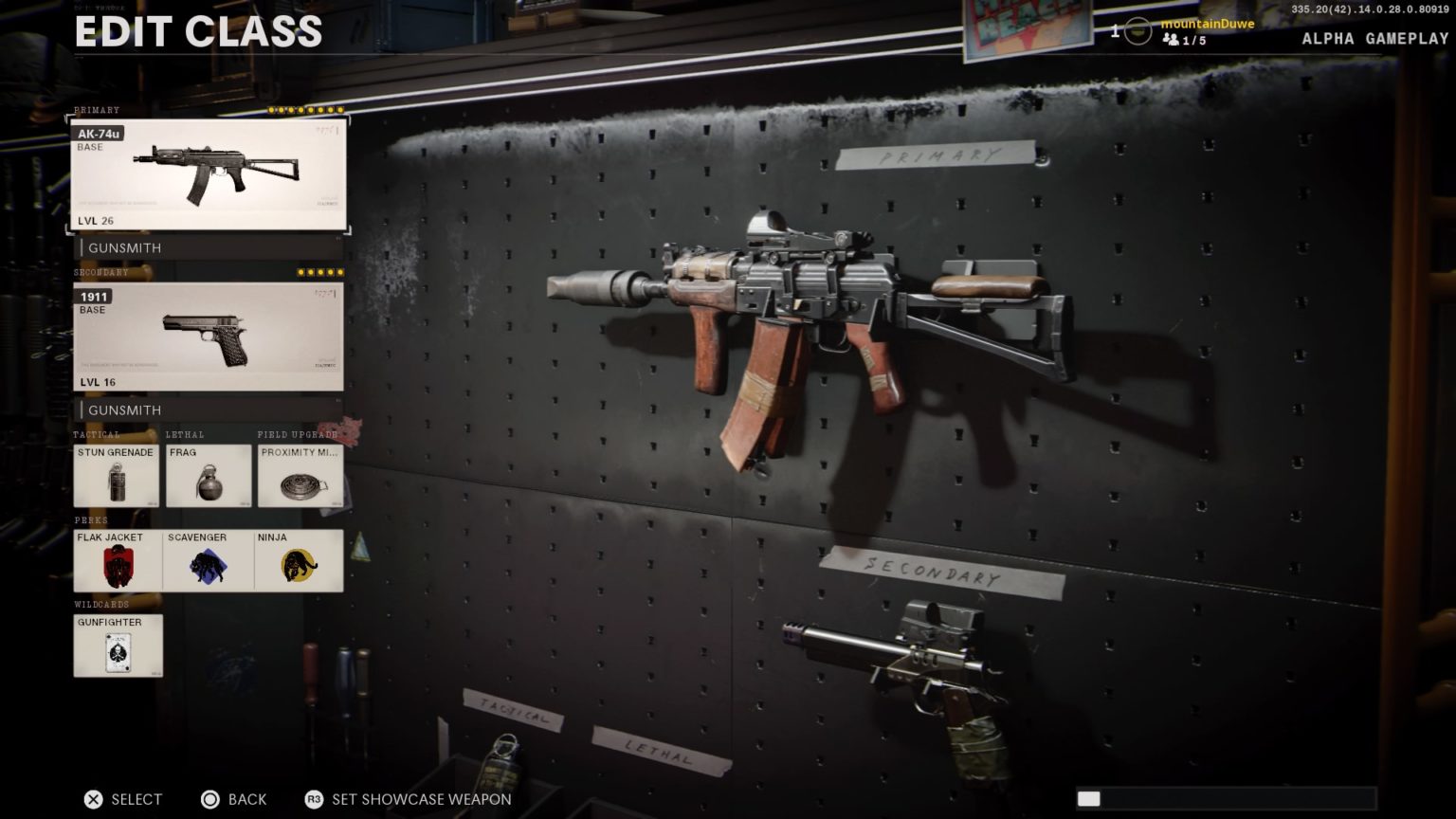Select the 1911 secondary weapon card

click(209, 335)
